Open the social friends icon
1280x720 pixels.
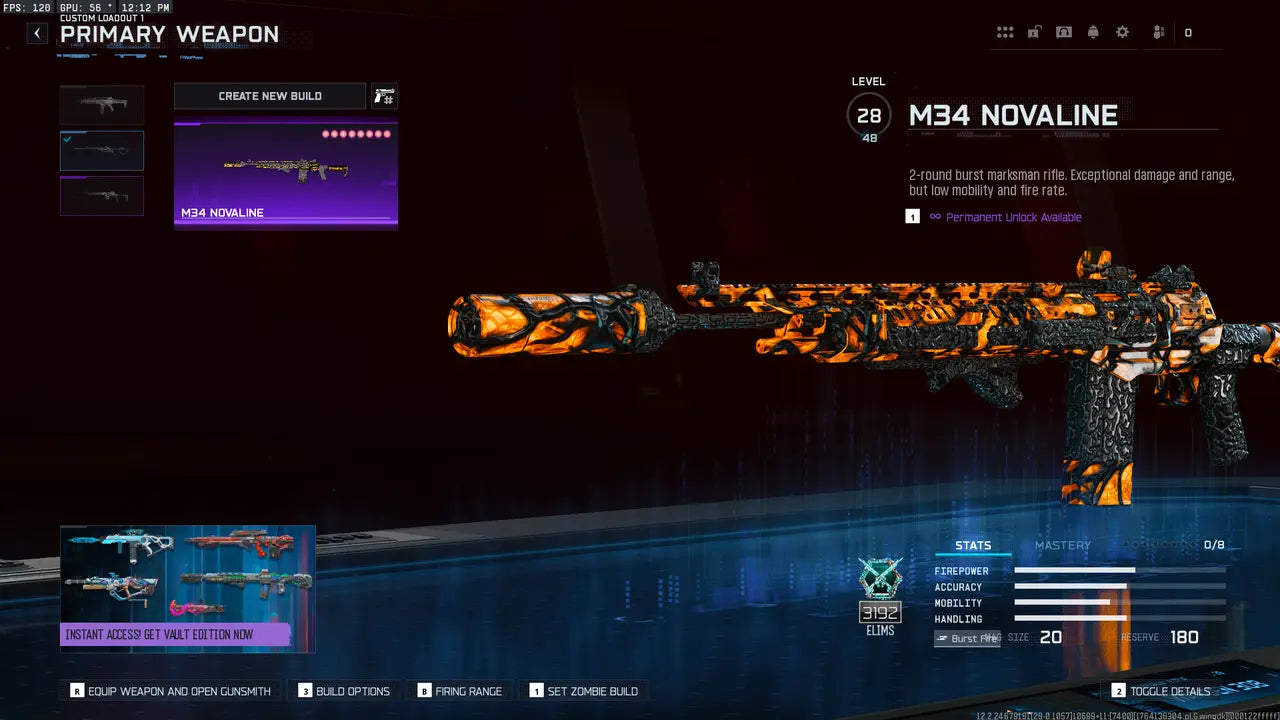point(1159,33)
